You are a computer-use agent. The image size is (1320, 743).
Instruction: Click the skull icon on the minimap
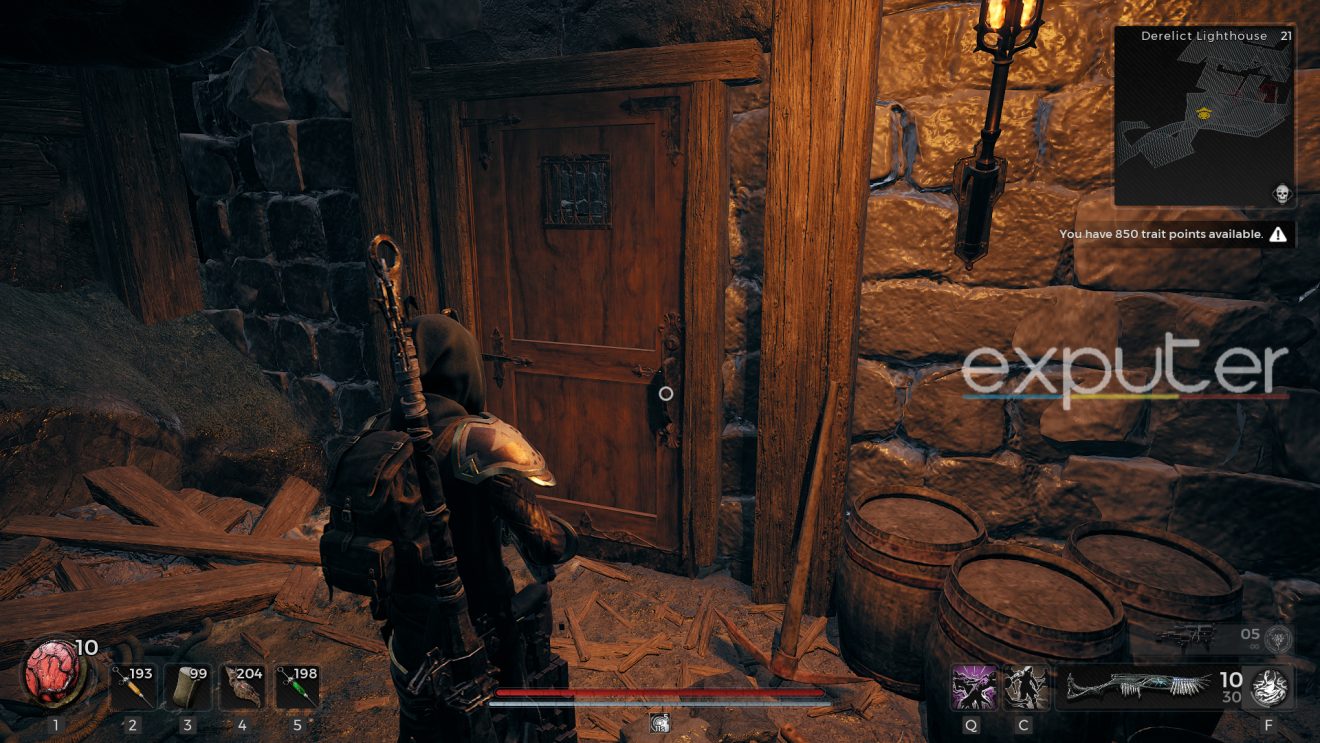tap(1283, 191)
